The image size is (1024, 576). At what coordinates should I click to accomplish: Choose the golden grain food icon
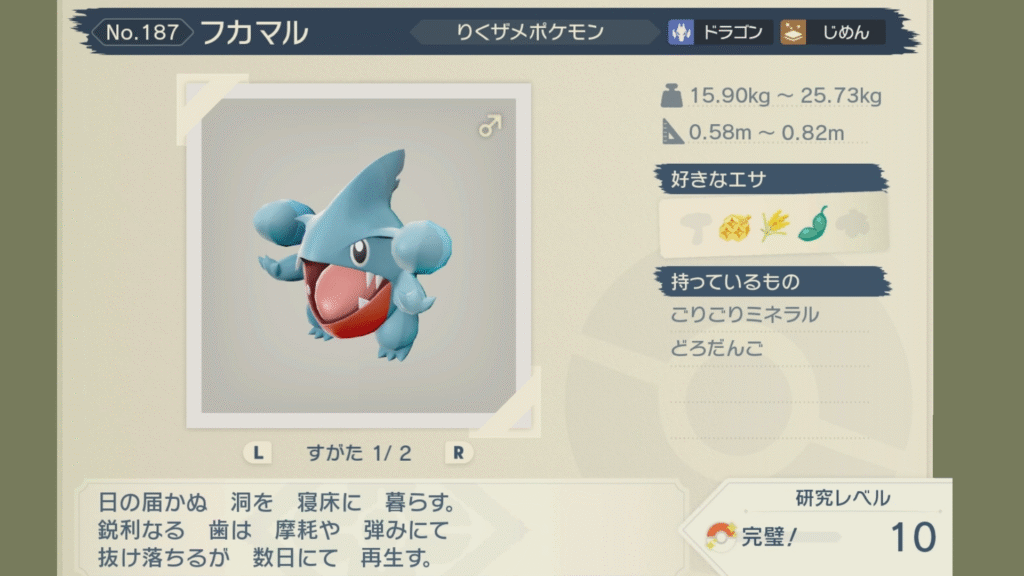pos(773,227)
